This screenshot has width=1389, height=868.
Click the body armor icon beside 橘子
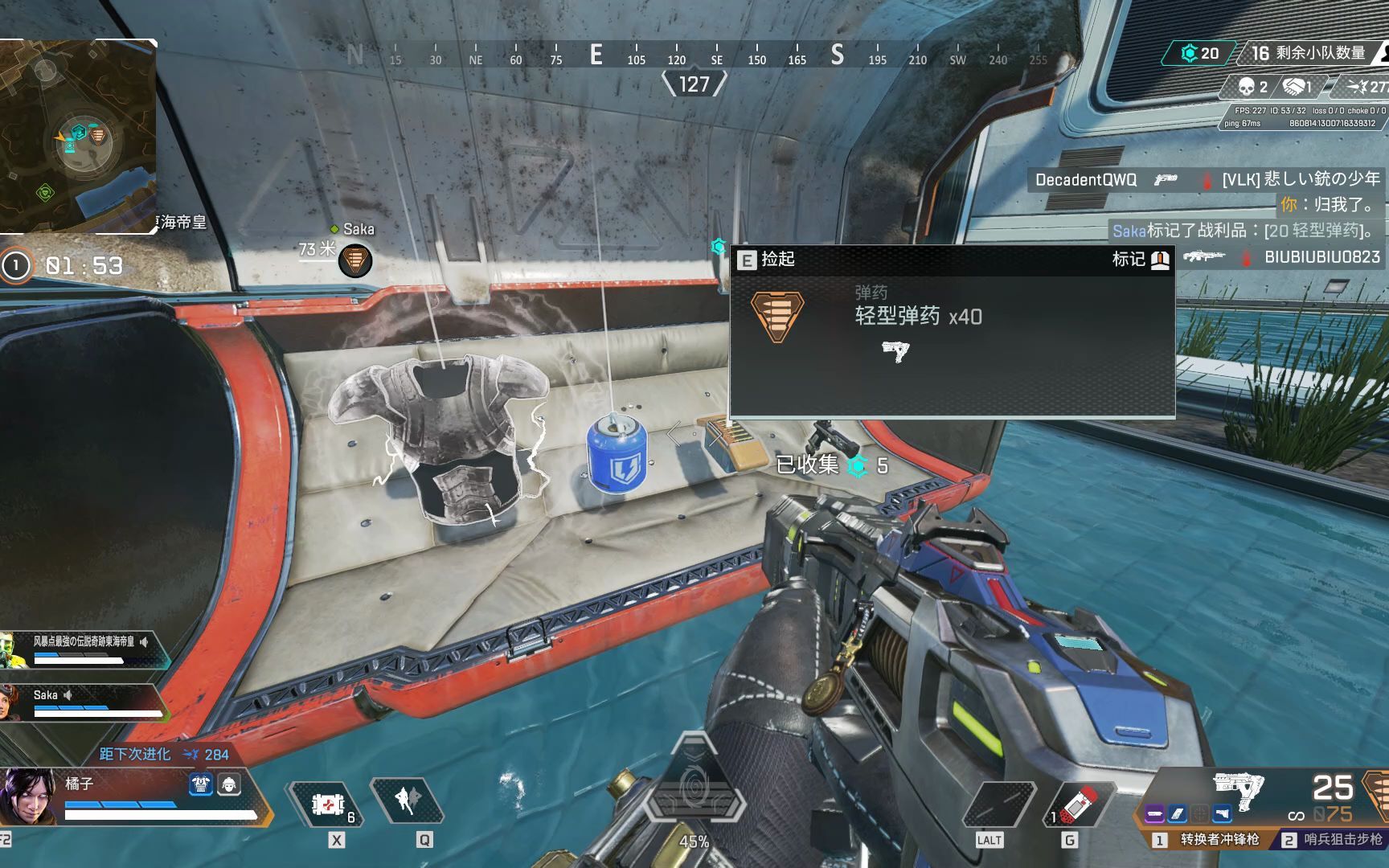[200, 784]
